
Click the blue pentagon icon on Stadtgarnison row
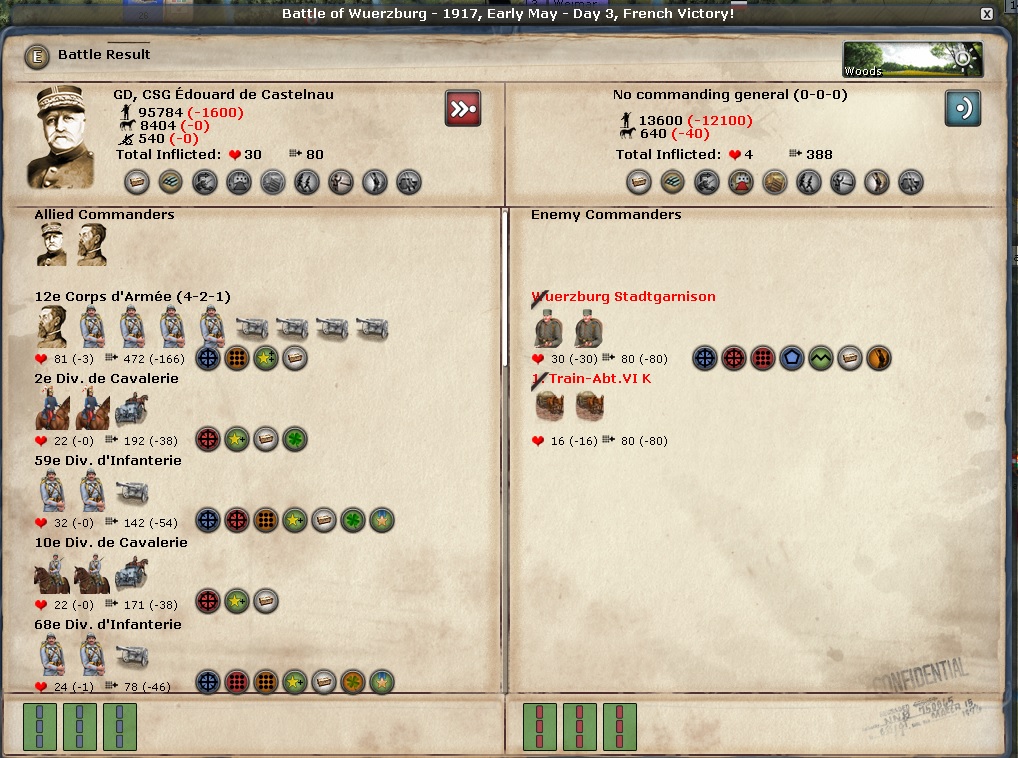tap(792, 358)
